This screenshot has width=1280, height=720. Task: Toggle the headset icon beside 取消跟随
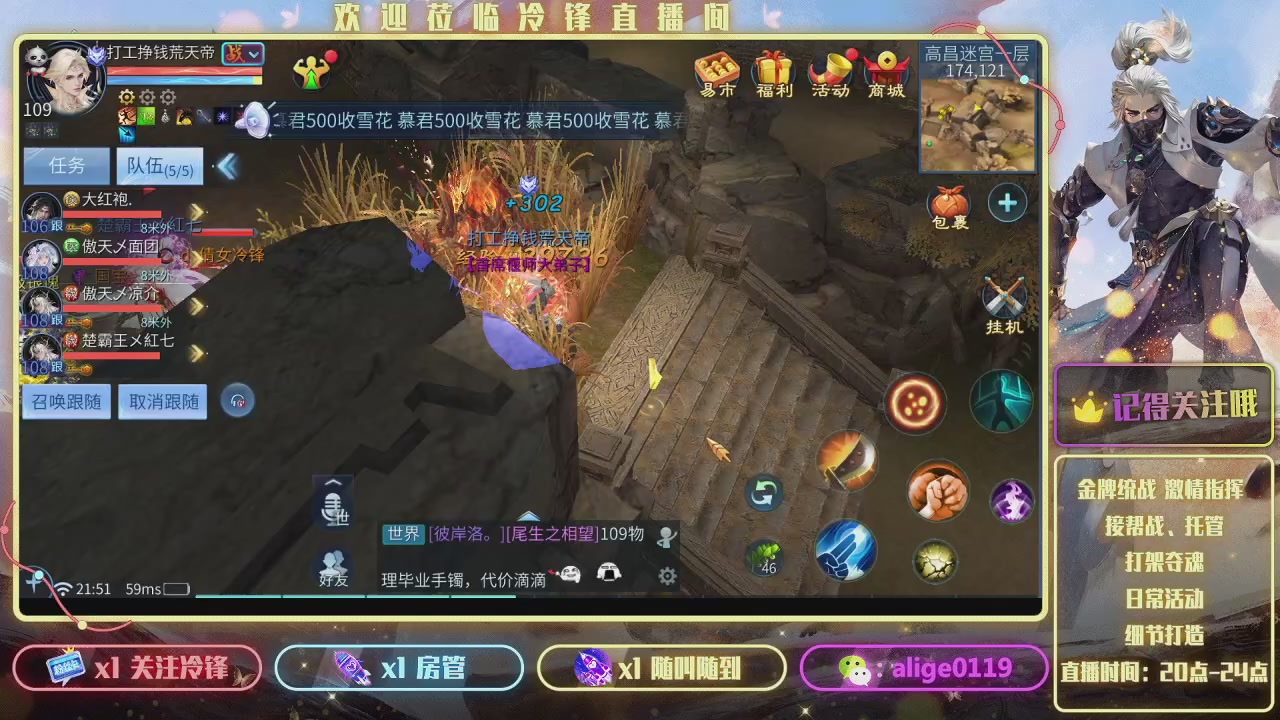coord(237,401)
